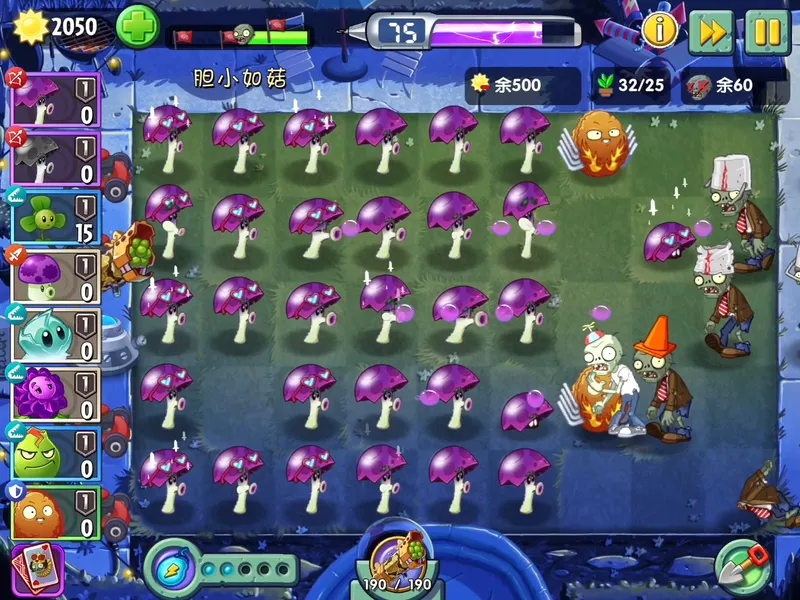Toggle fast-forward speed
800x600 pixels.
711,32
